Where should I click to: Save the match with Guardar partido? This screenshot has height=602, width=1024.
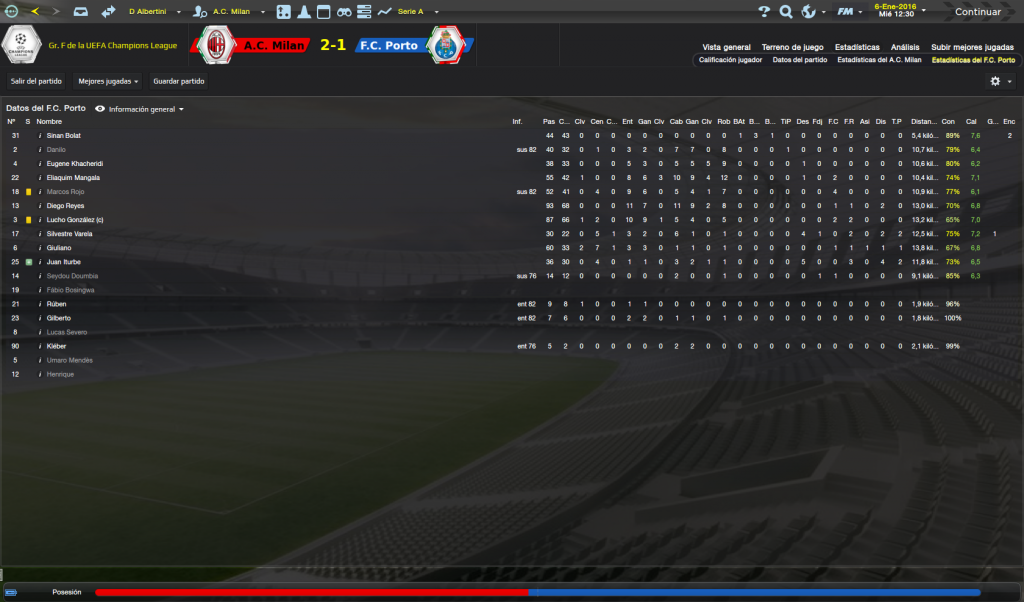coord(179,81)
